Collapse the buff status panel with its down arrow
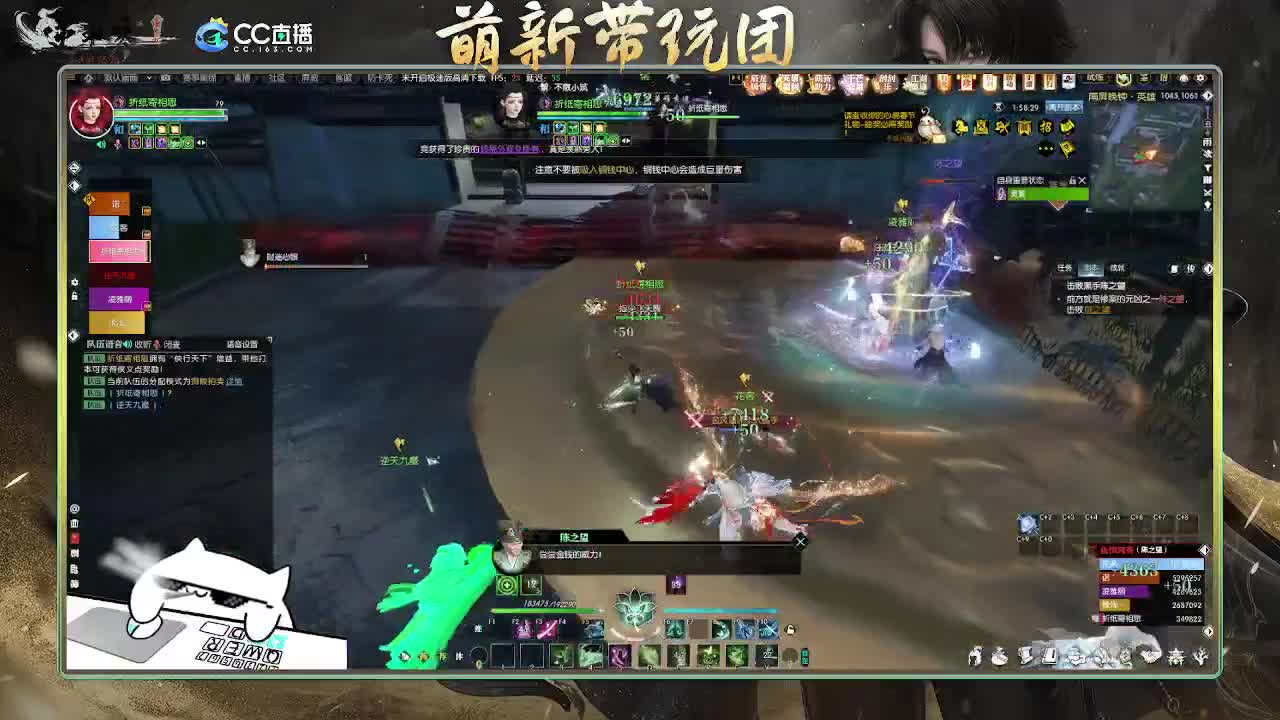Viewport: 1280px width, 720px height. point(1073,180)
